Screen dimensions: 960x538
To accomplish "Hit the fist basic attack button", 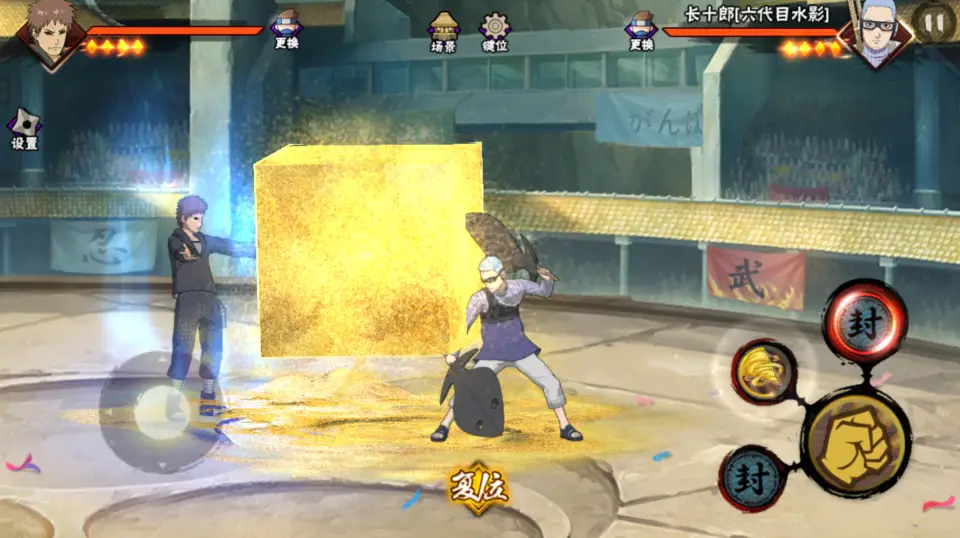I will pyautogui.click(x=856, y=440).
